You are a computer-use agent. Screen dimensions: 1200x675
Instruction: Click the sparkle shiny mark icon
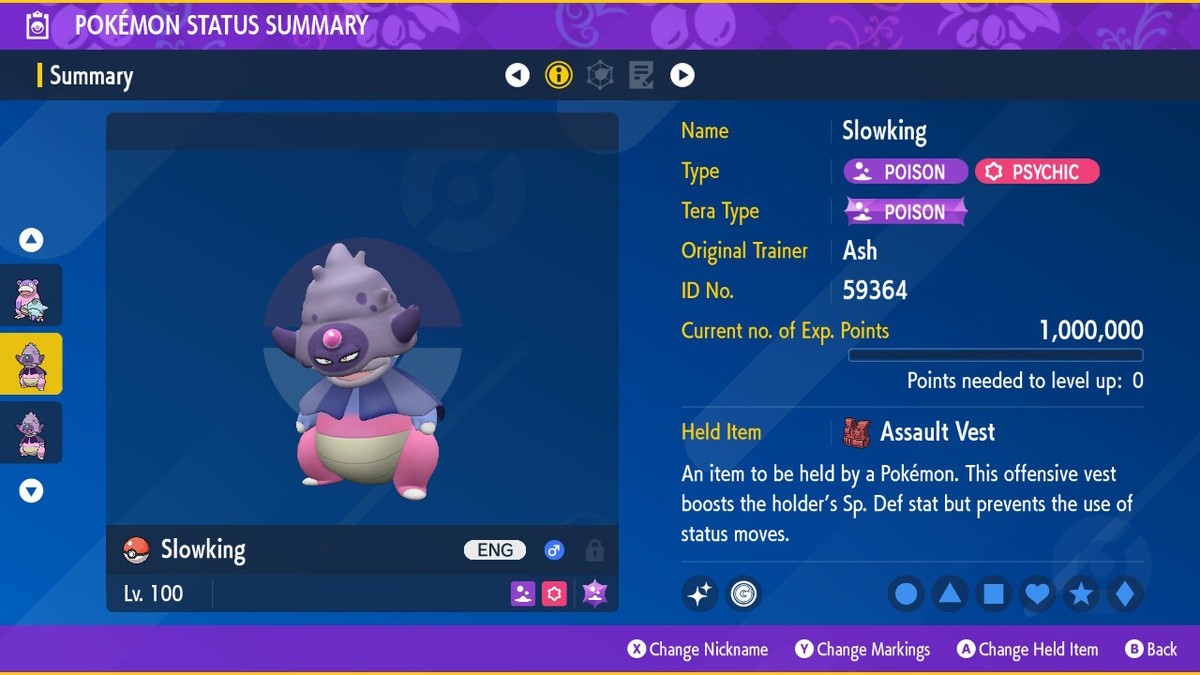click(x=700, y=595)
